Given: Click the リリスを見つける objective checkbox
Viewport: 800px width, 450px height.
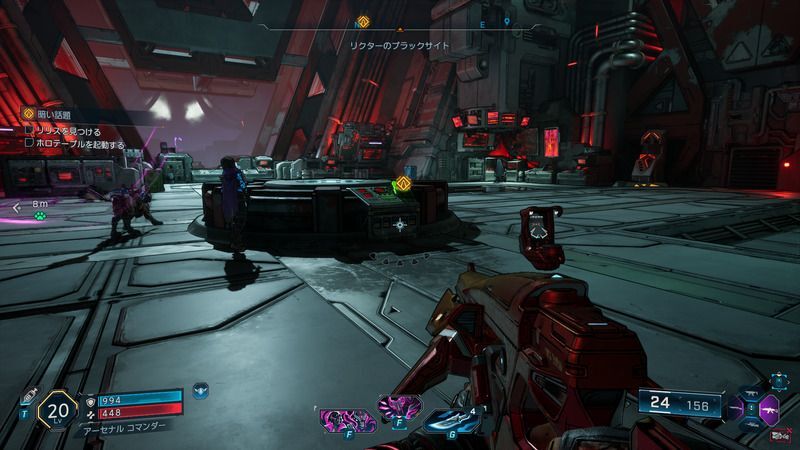Looking at the screenshot, I should coord(31,131).
